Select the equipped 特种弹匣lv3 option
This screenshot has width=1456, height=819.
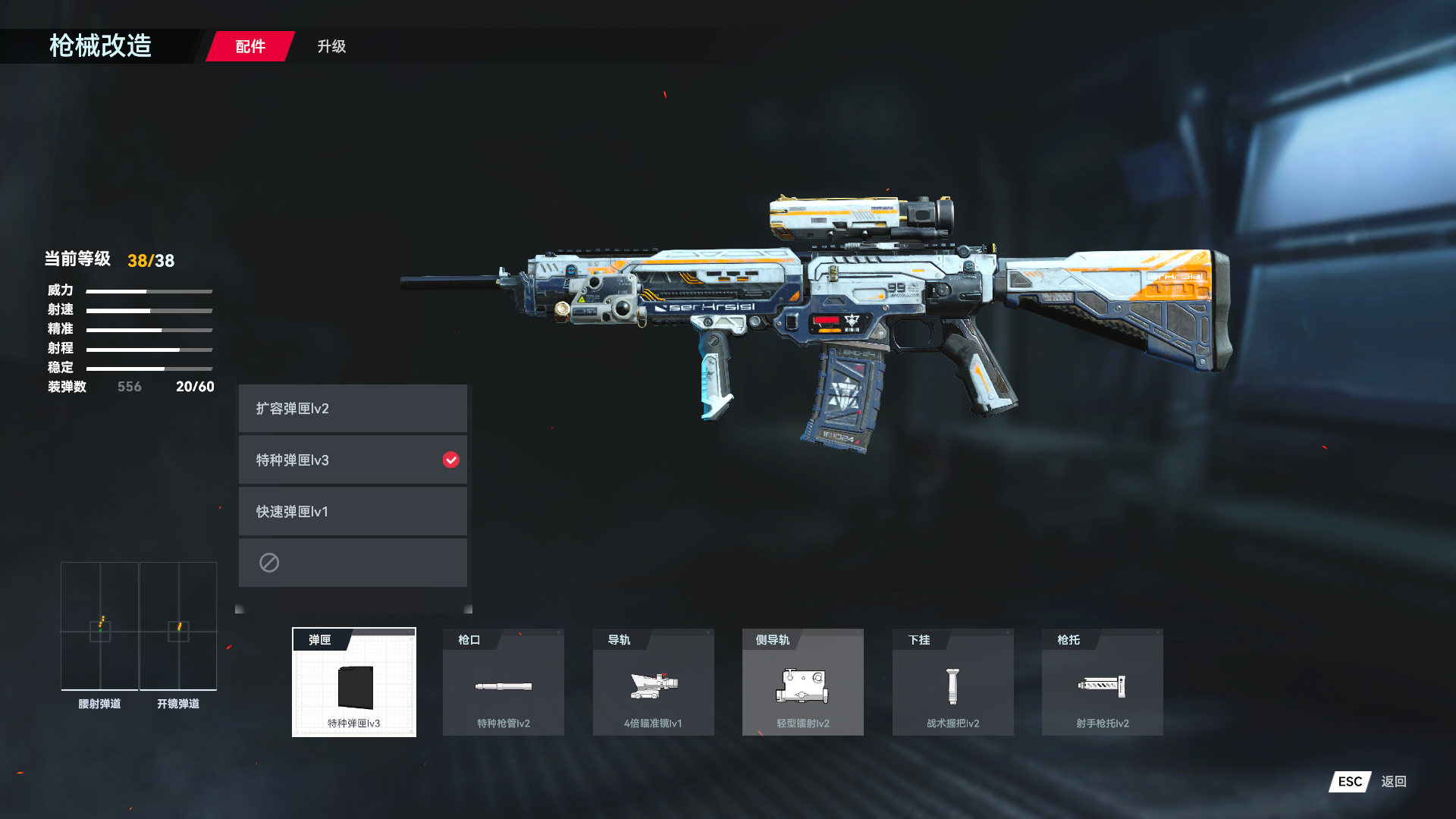(353, 460)
